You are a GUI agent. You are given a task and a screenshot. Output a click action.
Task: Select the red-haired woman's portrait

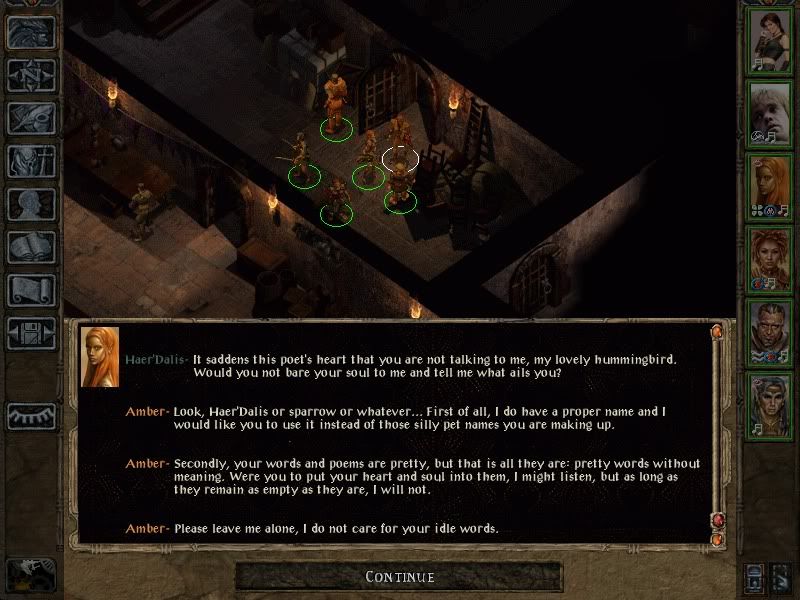coord(770,257)
